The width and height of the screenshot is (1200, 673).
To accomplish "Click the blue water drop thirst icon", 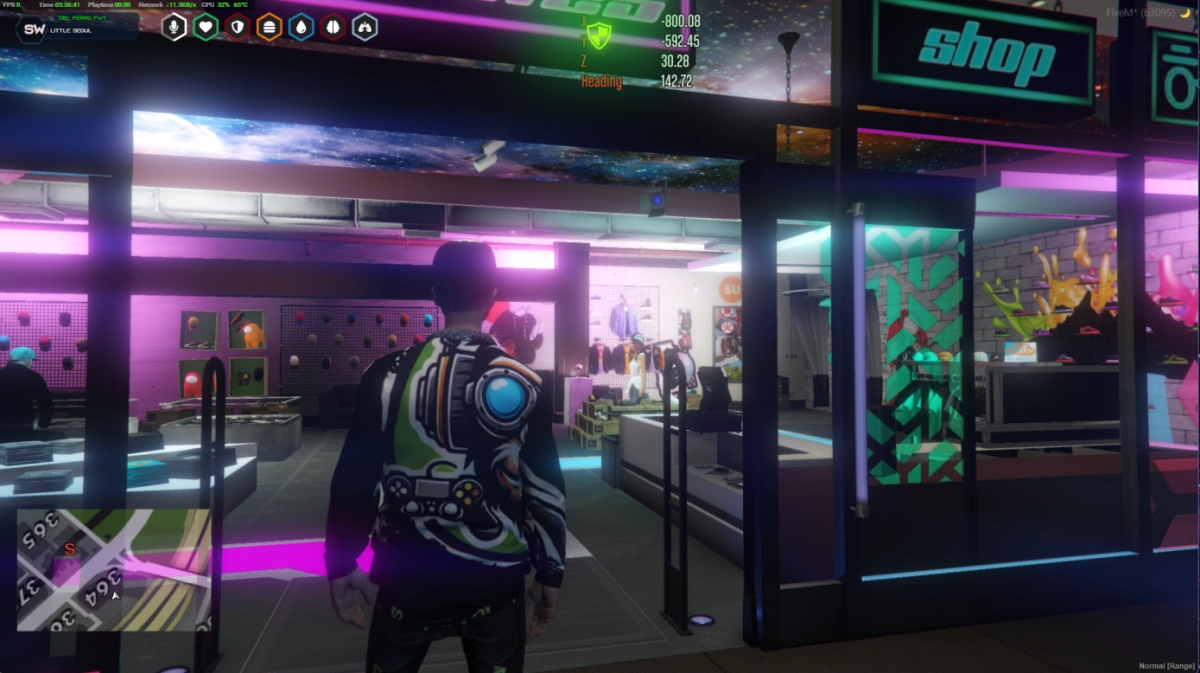I will (301, 27).
